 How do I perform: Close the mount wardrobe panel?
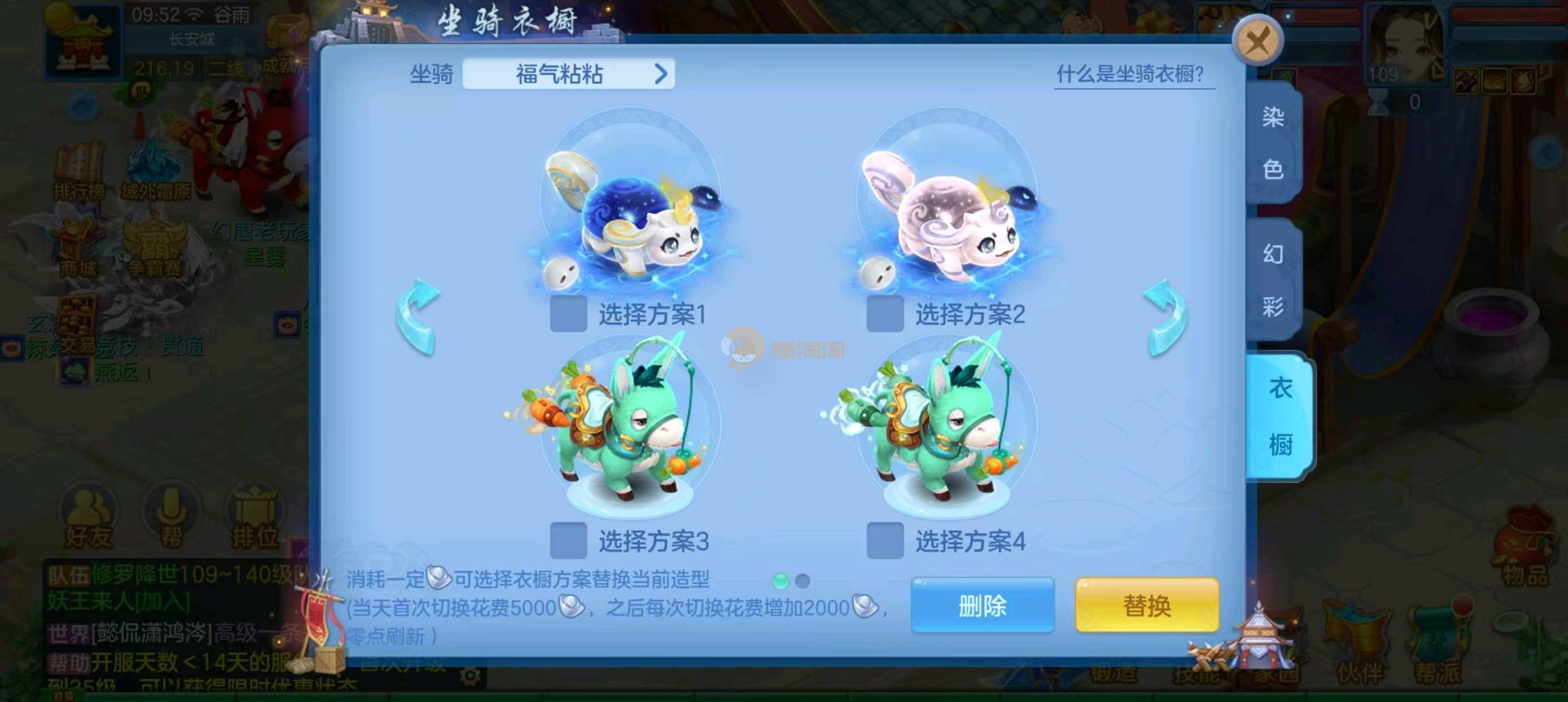click(x=1258, y=42)
